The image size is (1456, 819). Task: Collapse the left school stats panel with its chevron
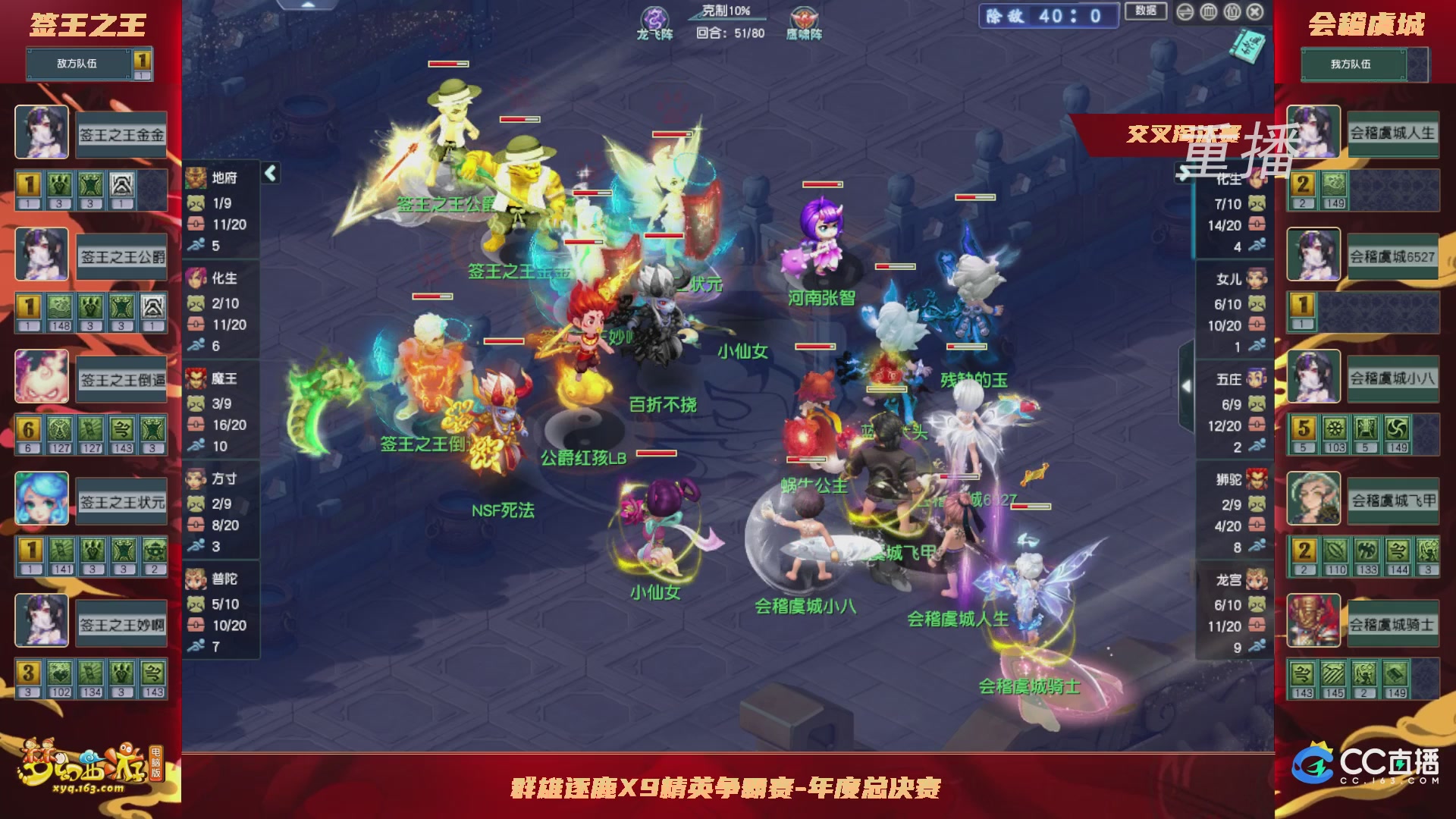[269, 173]
